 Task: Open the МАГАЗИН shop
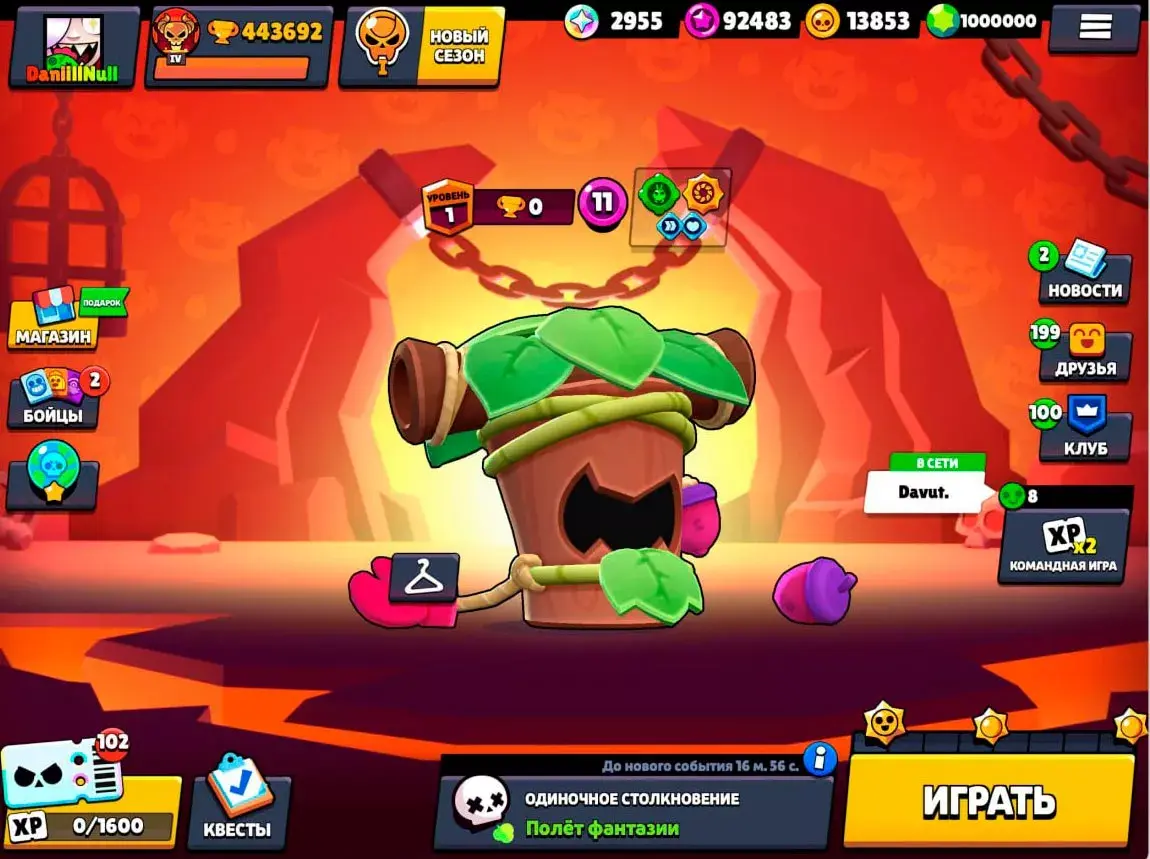click(62, 320)
